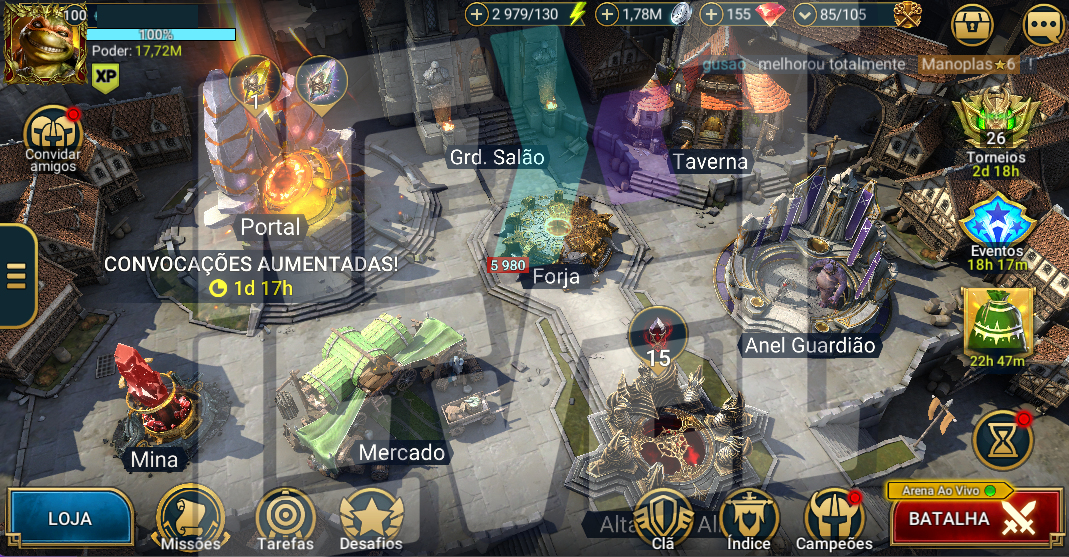Expand the left side menu tab
The width and height of the screenshot is (1069, 557).
click(18, 275)
